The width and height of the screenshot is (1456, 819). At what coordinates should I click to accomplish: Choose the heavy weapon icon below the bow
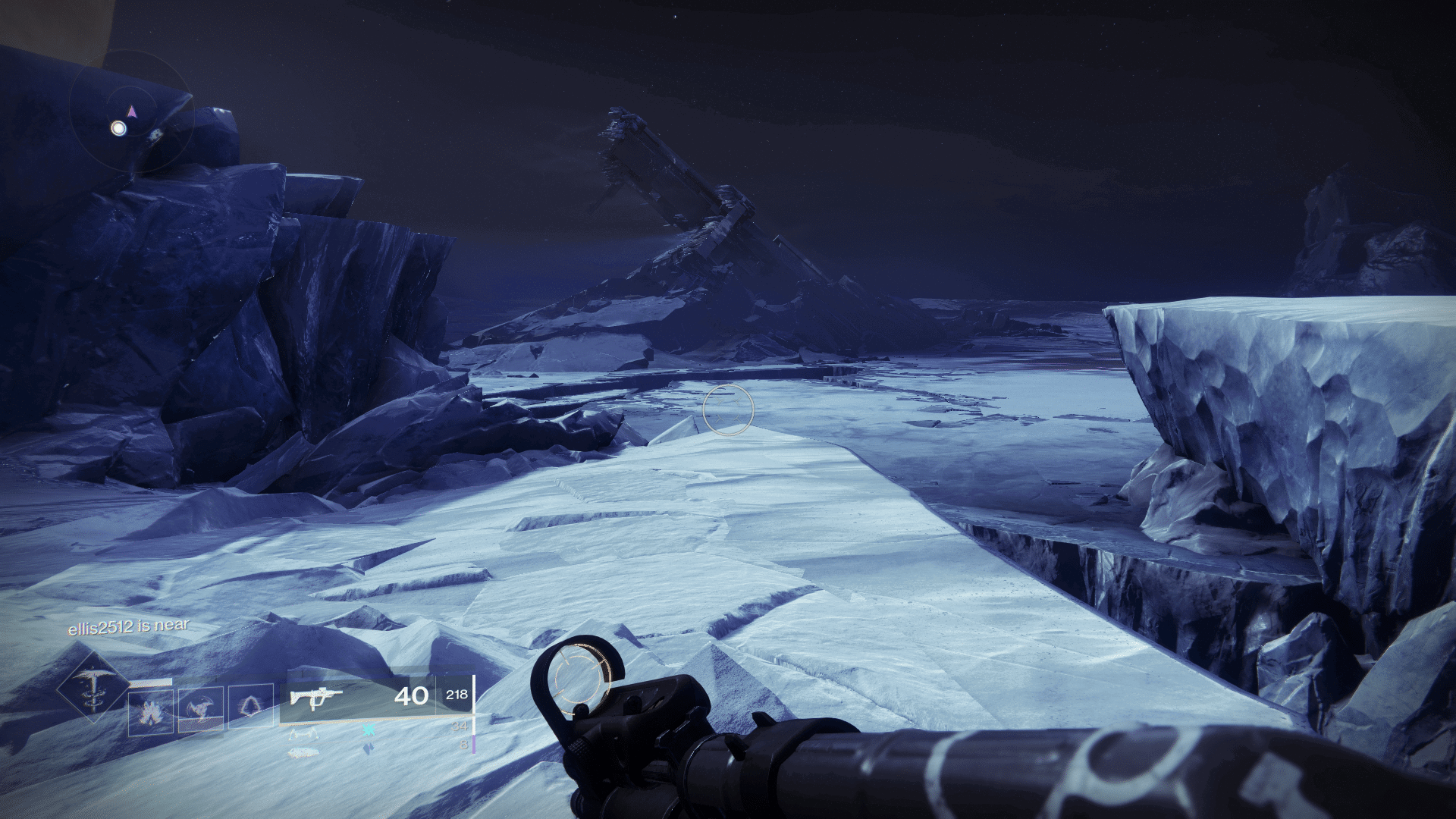point(303,752)
